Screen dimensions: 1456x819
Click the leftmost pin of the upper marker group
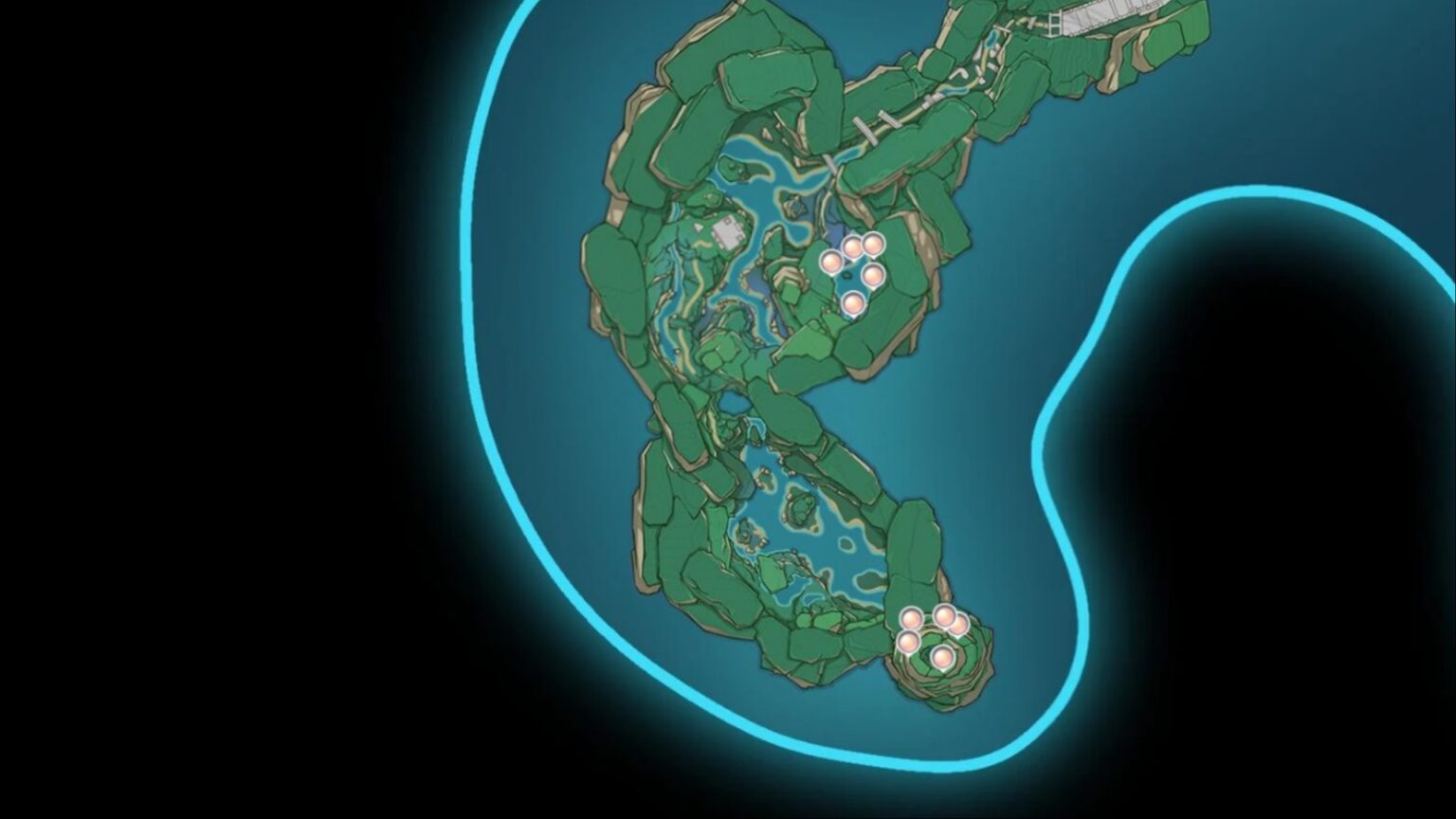829,262
